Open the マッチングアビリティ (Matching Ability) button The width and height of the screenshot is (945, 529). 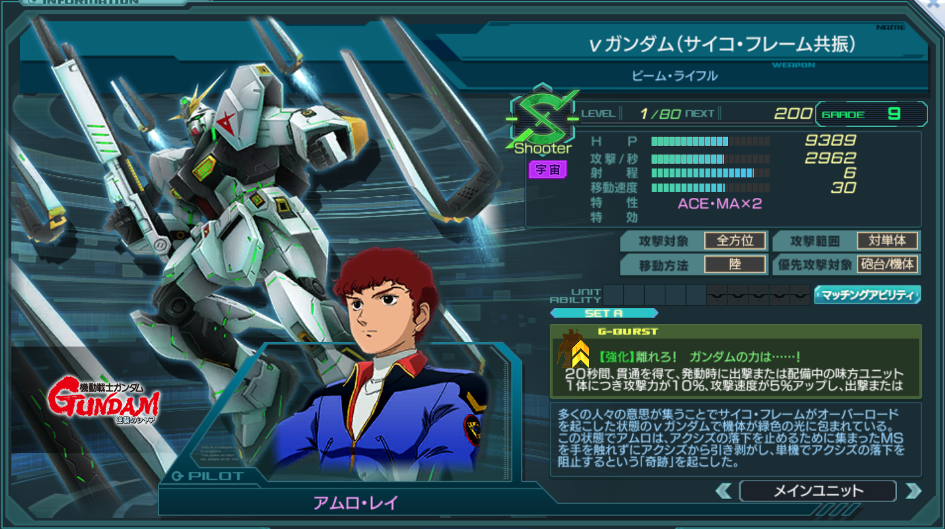pos(867,294)
